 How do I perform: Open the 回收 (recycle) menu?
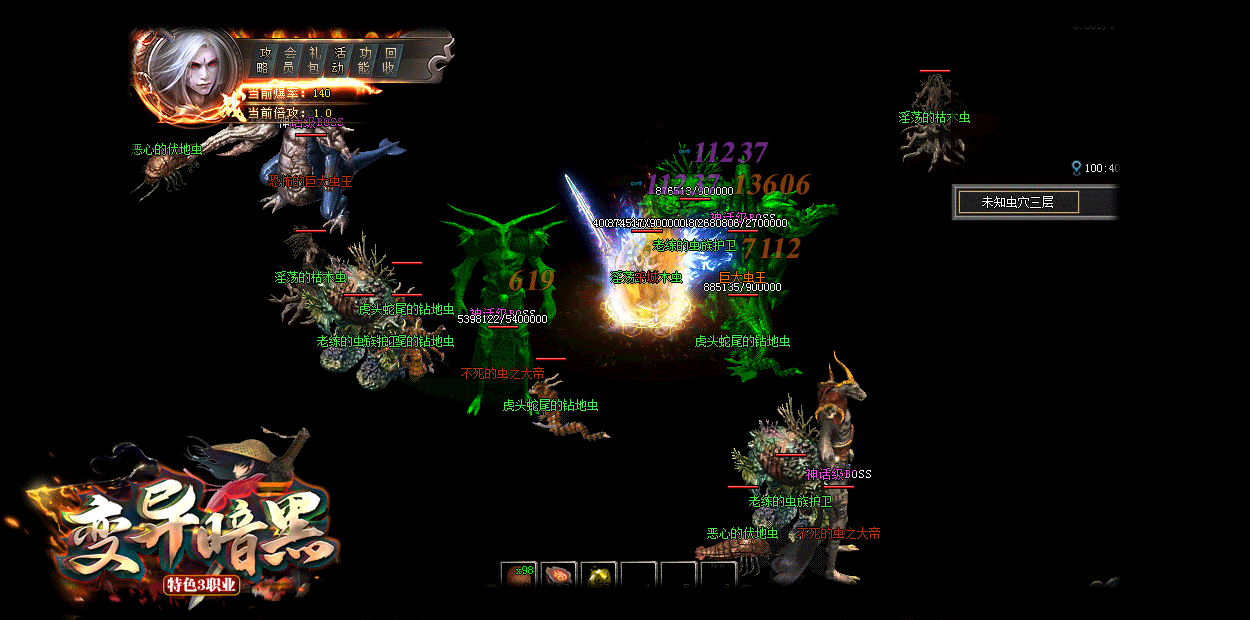click(390, 60)
